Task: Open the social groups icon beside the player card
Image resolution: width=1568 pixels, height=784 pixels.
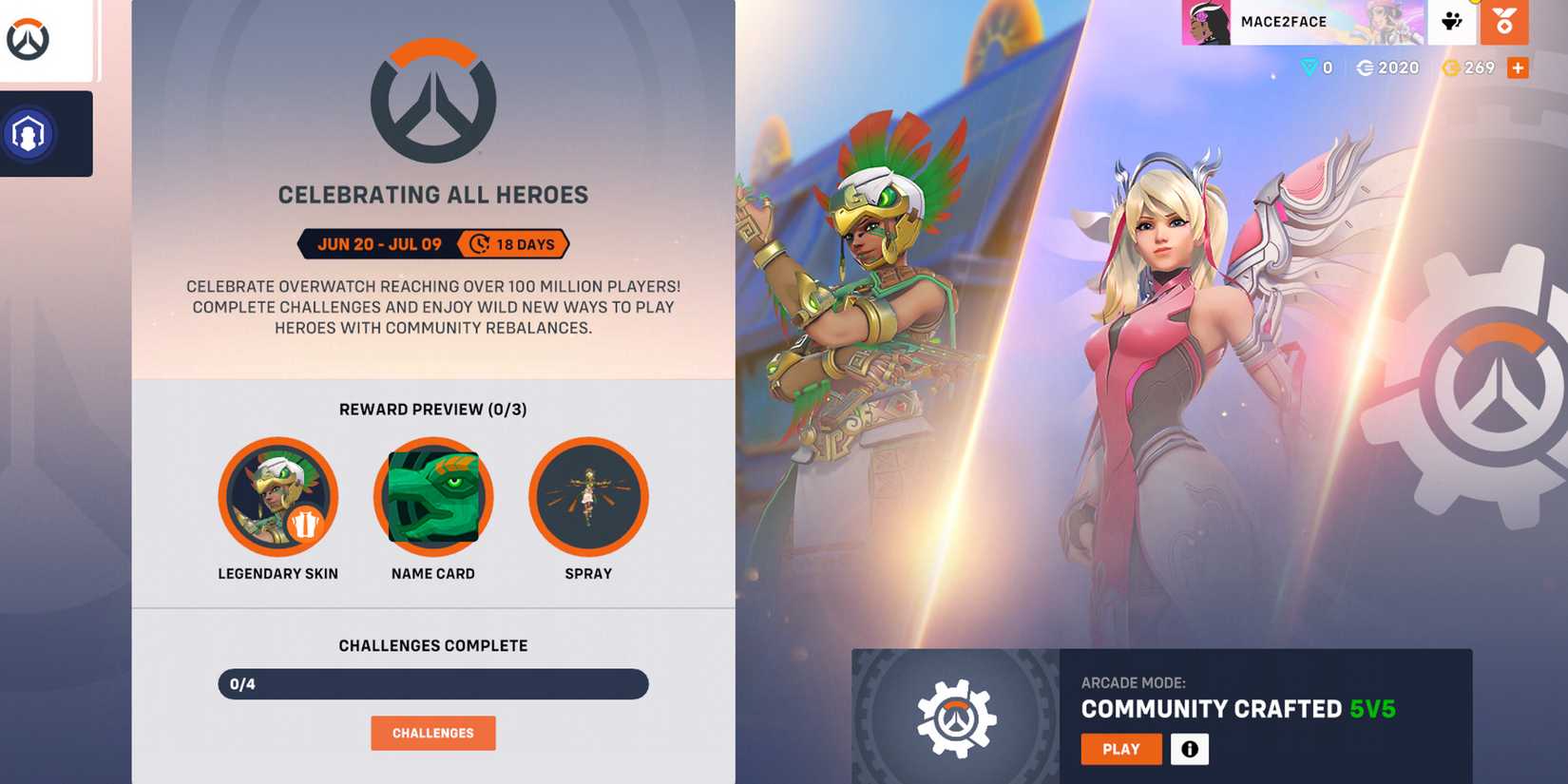Action: tap(1450, 22)
